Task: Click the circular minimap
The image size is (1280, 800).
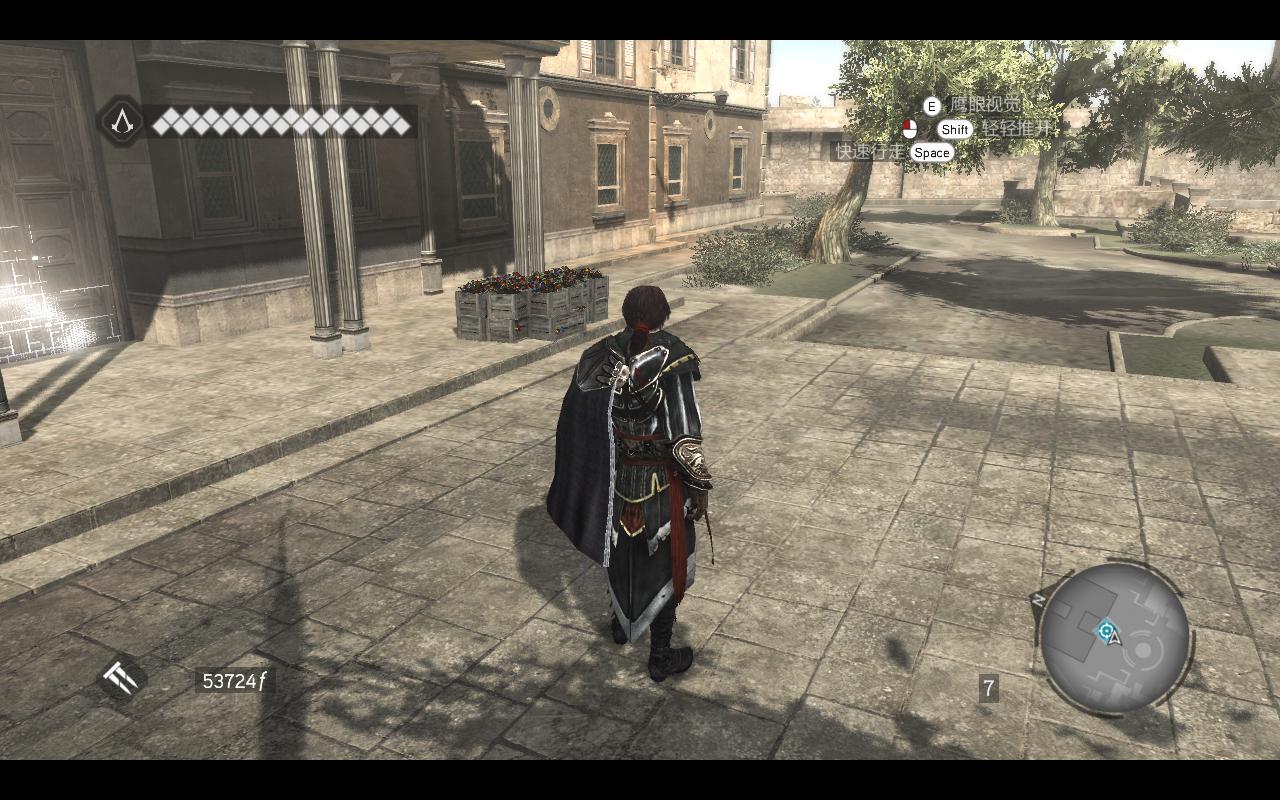Action: [x=1114, y=638]
